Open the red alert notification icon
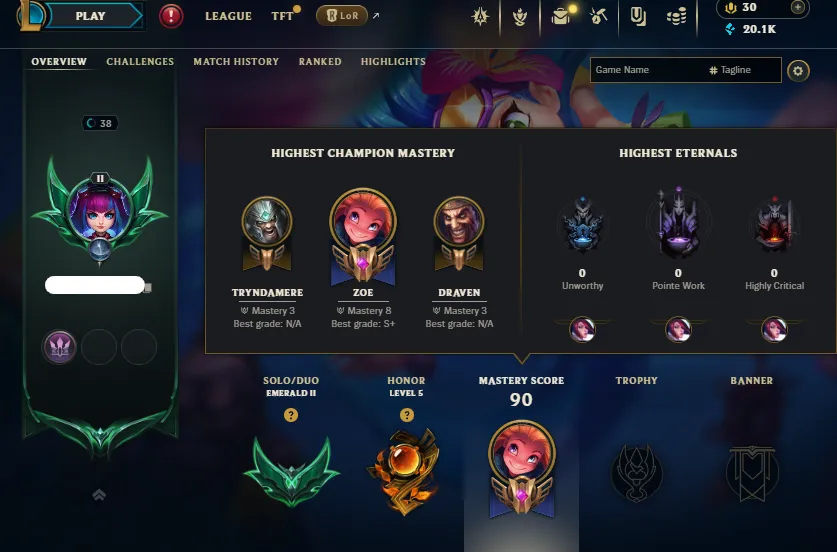837x552 pixels. coord(171,16)
